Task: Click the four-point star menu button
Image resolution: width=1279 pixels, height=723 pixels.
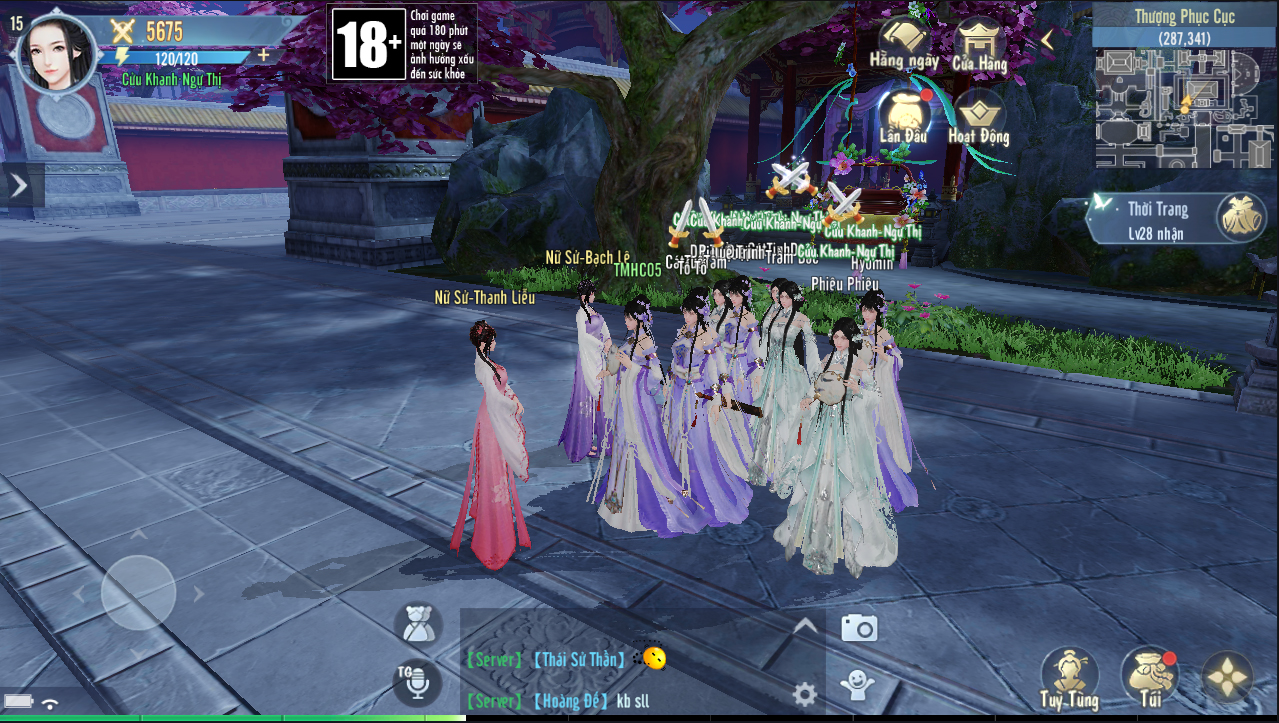Action: click(1227, 678)
